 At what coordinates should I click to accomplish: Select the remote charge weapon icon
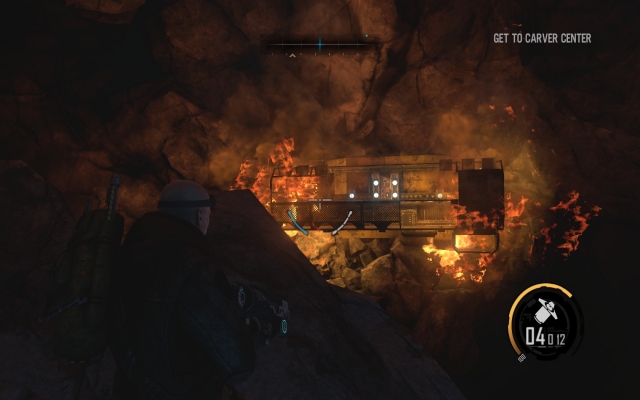click(548, 311)
